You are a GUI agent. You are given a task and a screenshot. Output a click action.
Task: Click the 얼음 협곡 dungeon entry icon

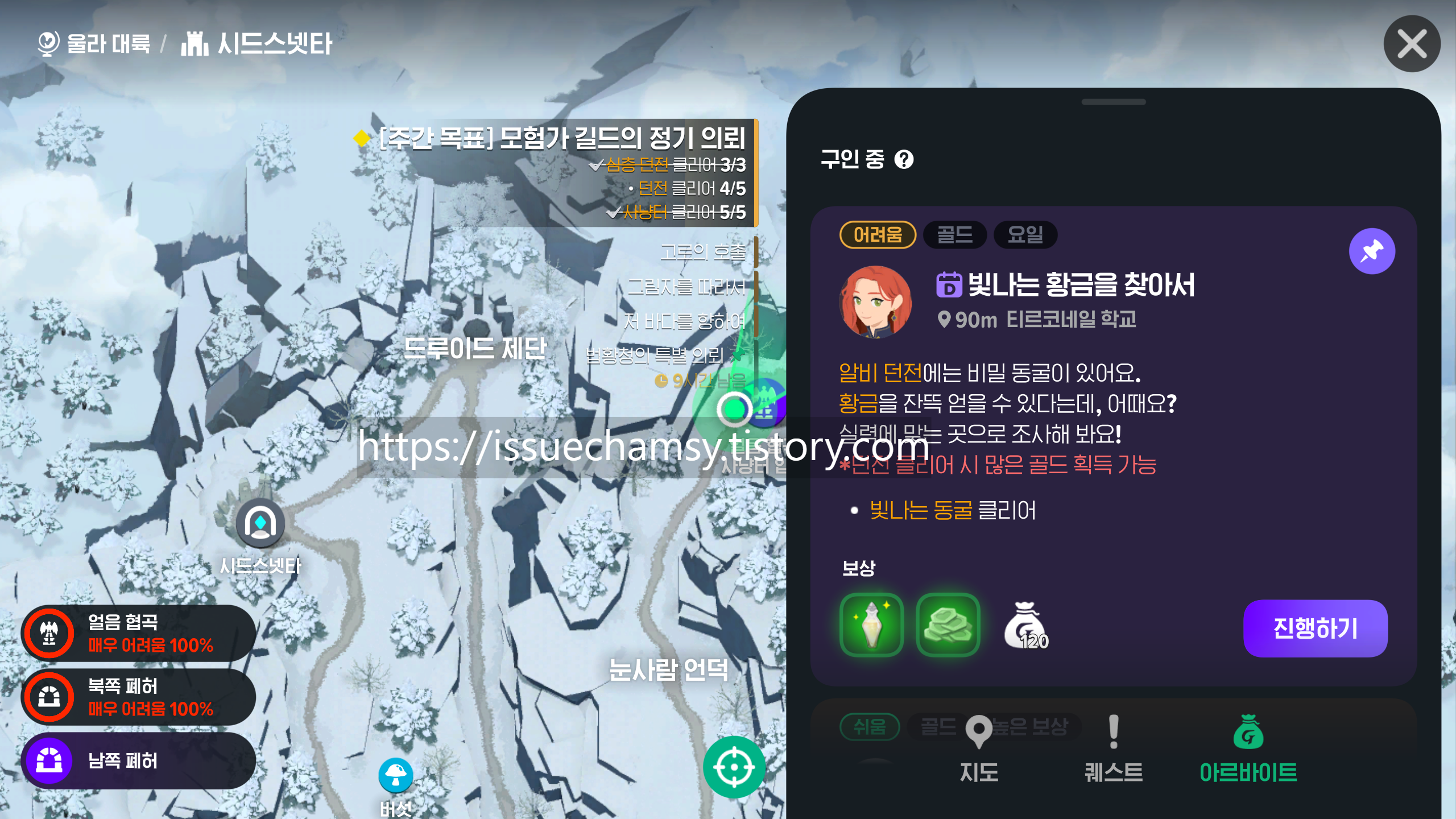tap(50, 632)
